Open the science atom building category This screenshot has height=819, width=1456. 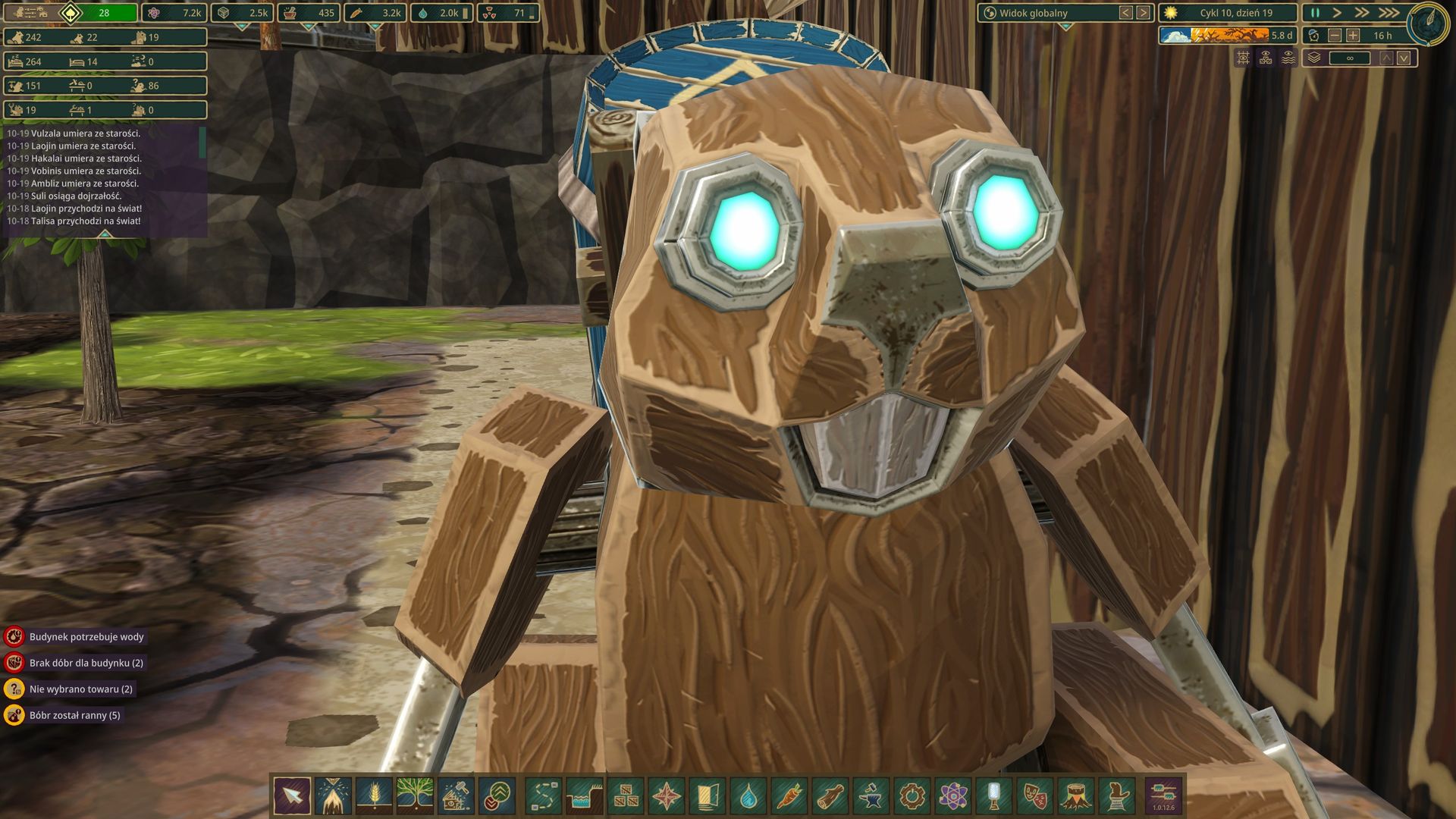coord(952,796)
